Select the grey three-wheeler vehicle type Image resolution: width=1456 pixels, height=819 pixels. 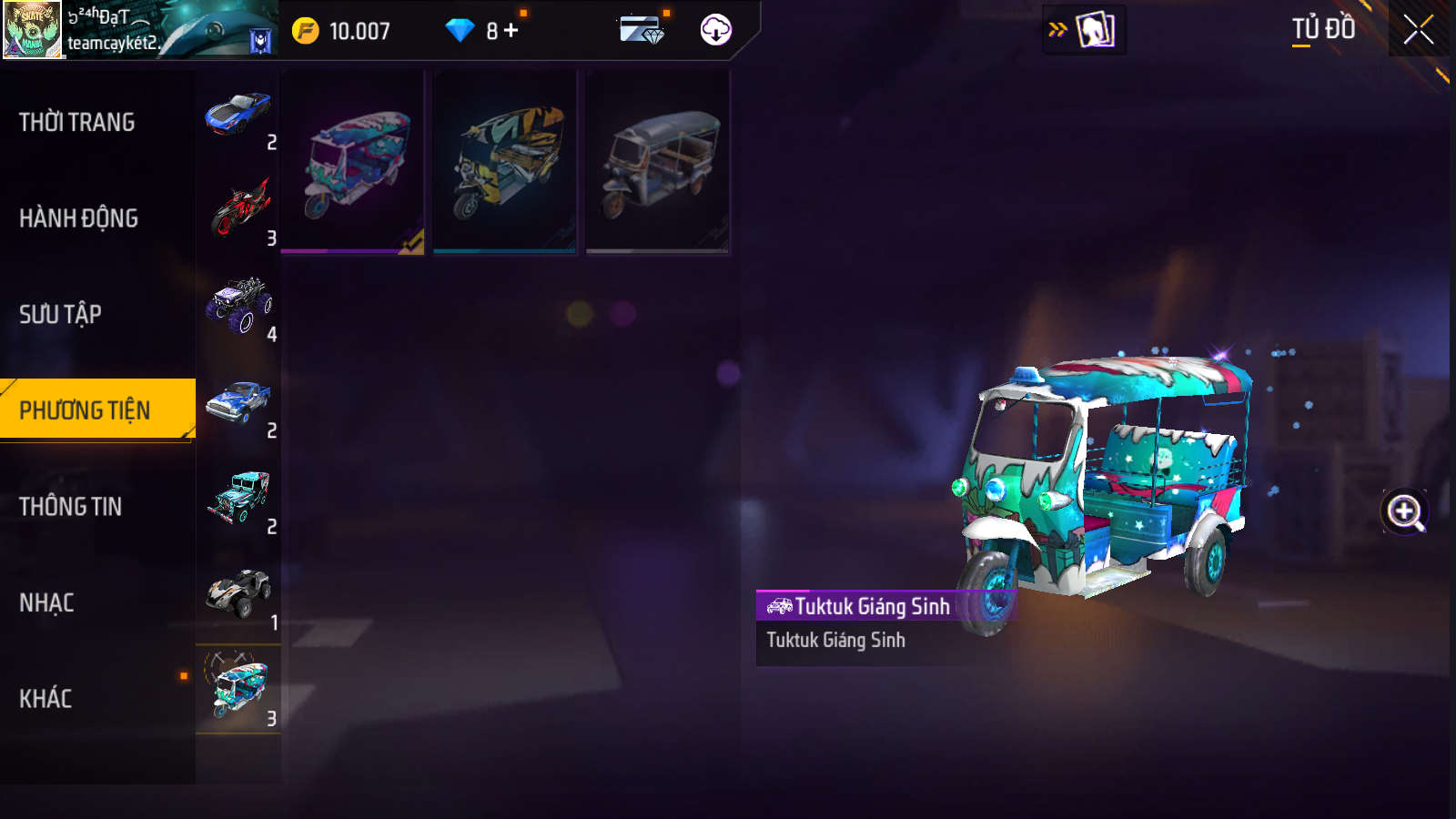tap(238, 596)
